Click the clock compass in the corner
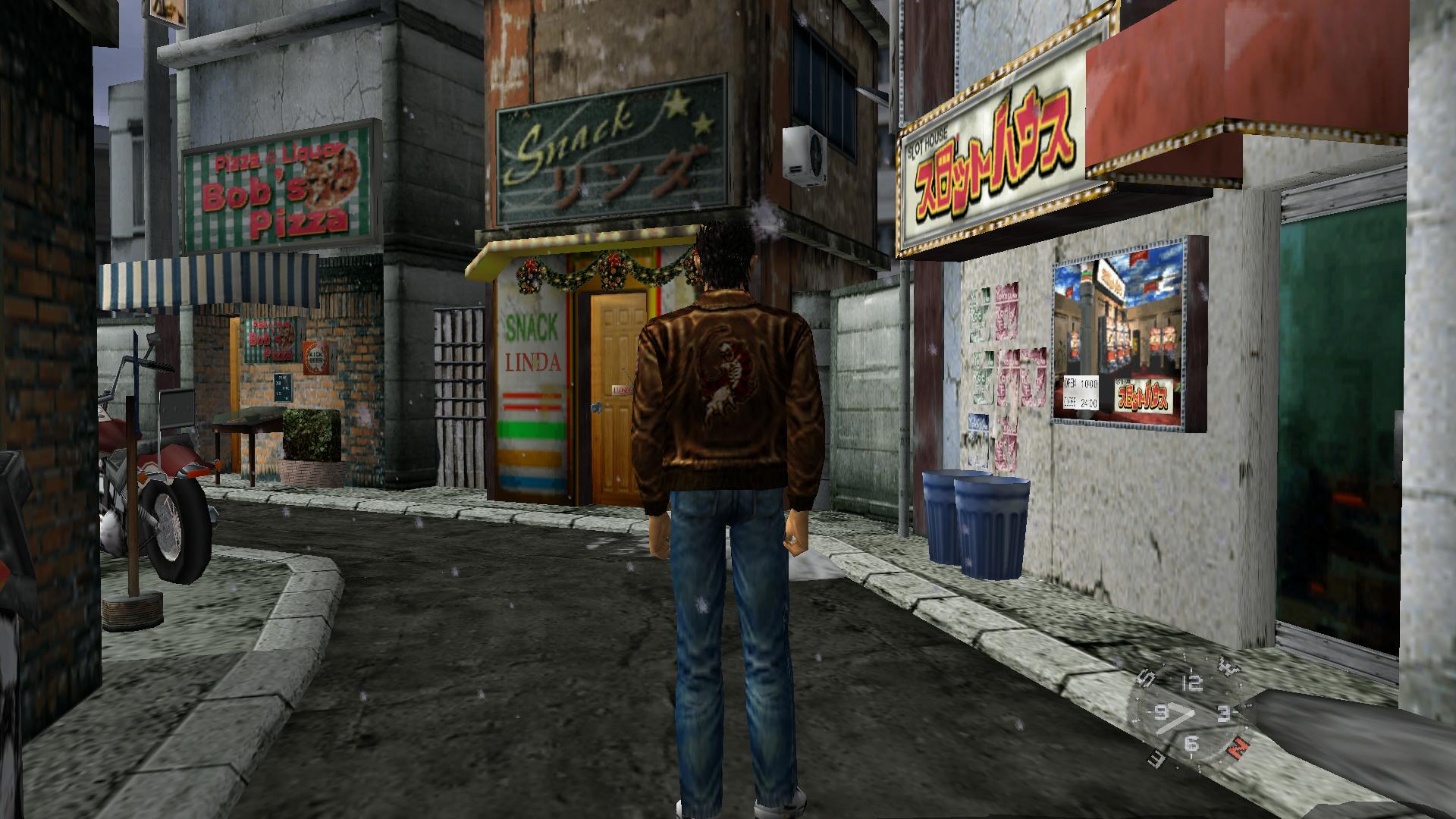The width and height of the screenshot is (1456, 819). (1190, 714)
